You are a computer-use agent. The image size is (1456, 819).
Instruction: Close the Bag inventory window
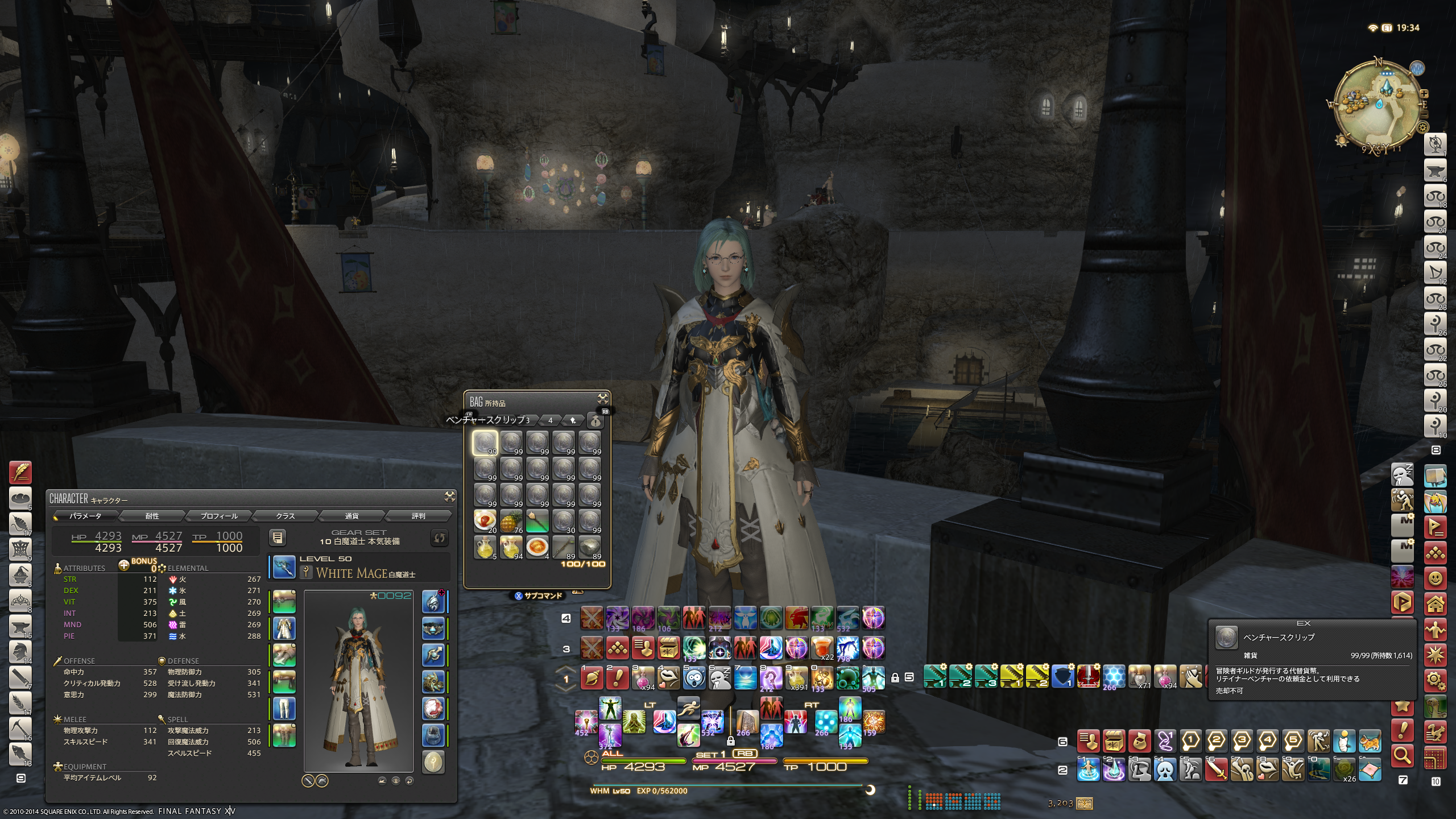(602, 398)
